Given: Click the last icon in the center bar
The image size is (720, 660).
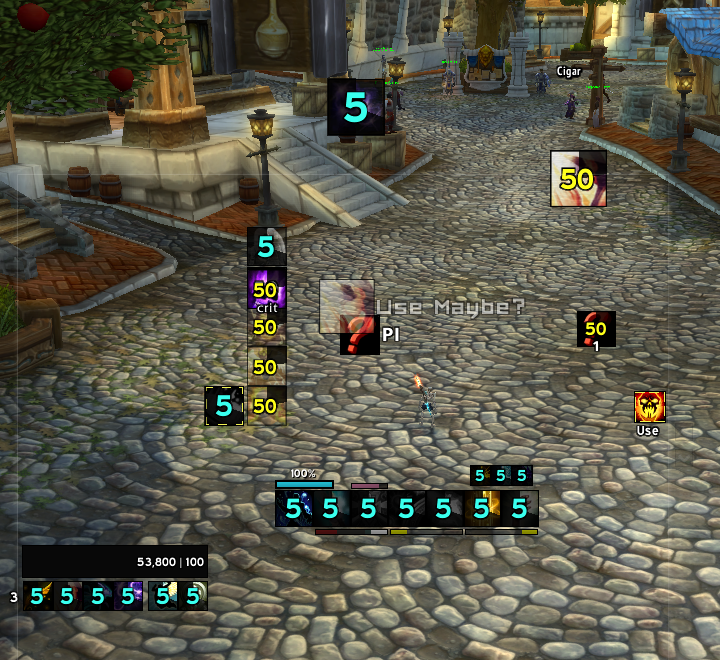Looking at the screenshot, I should click(x=520, y=508).
